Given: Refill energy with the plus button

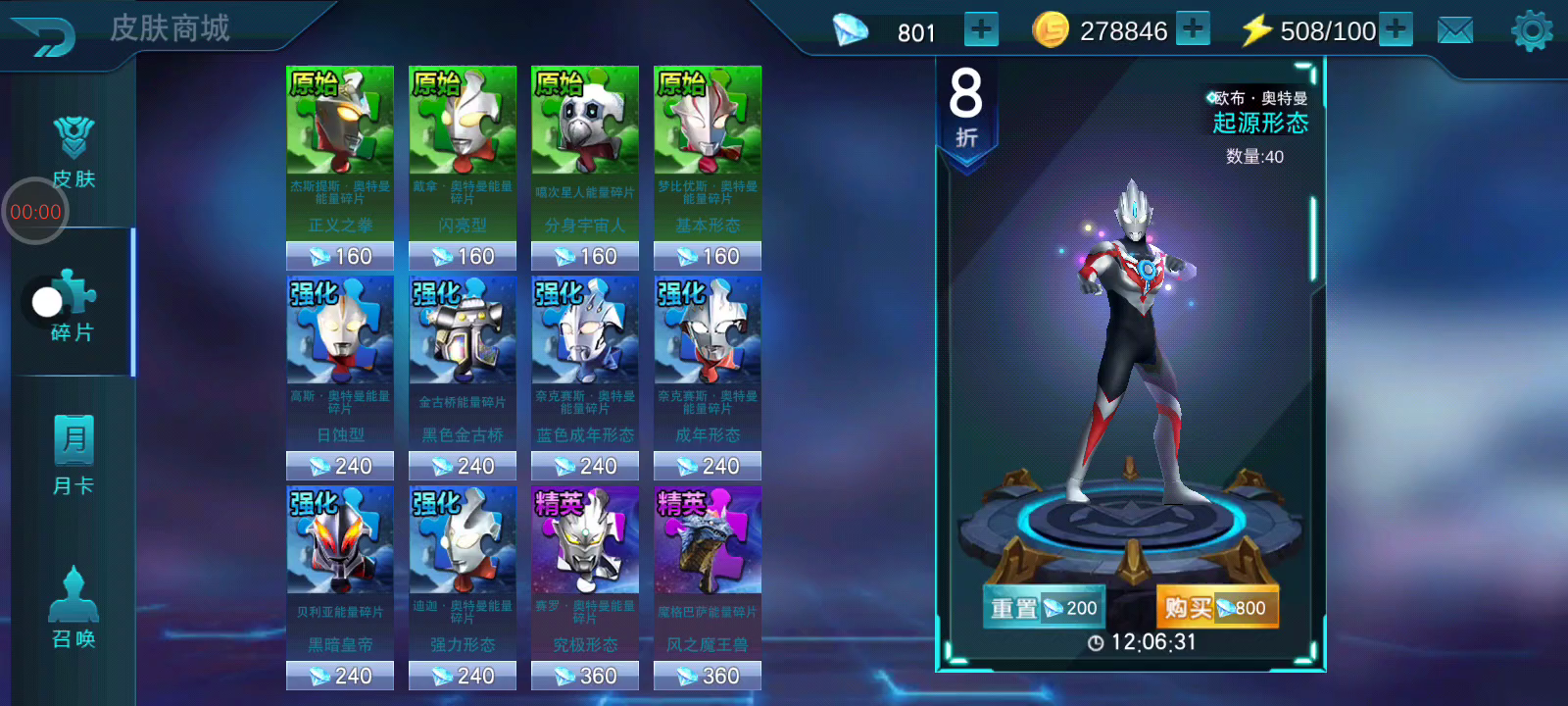Looking at the screenshot, I should point(1396,29).
